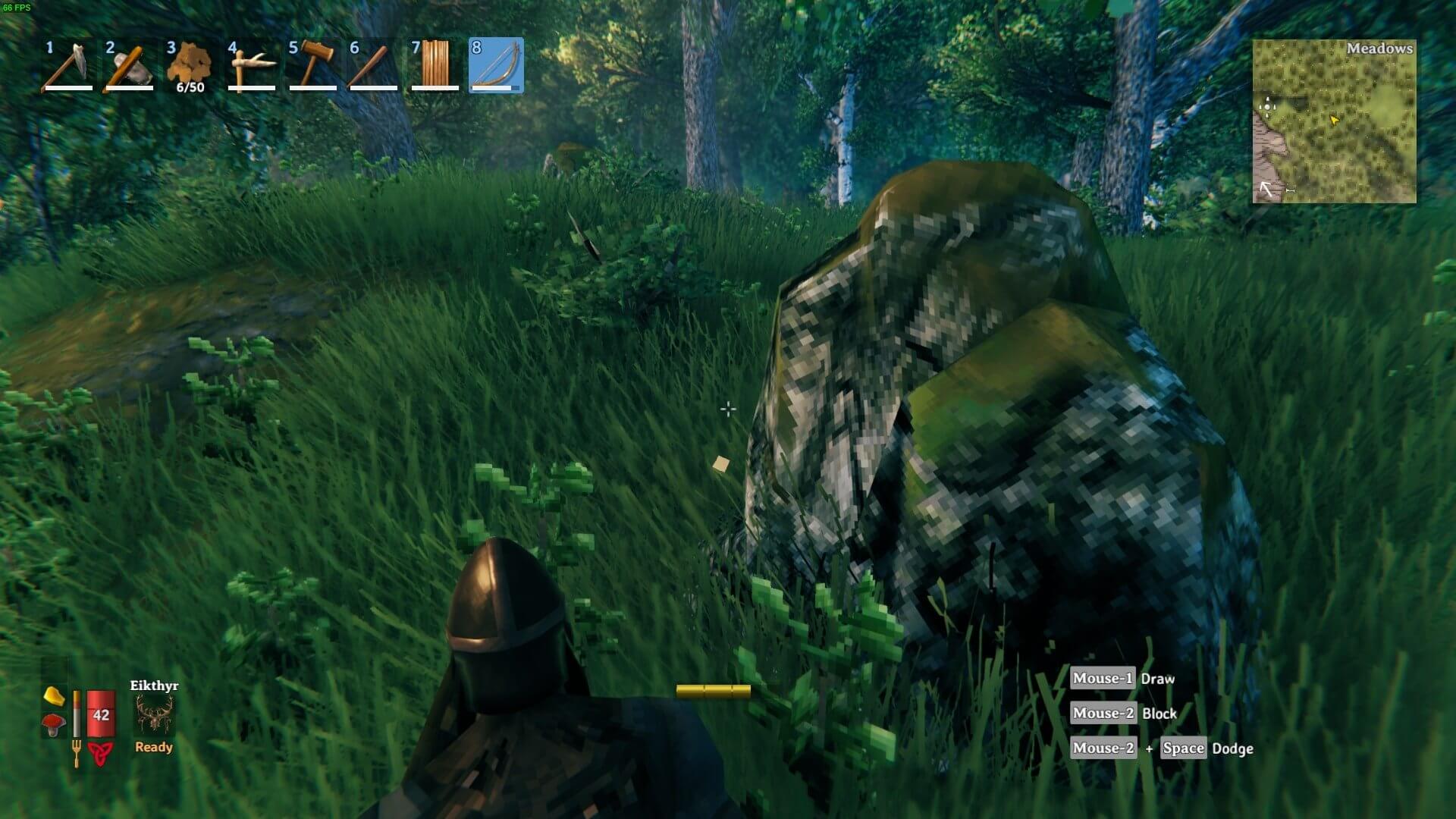Equip the wooden club in slot 6

(x=374, y=65)
